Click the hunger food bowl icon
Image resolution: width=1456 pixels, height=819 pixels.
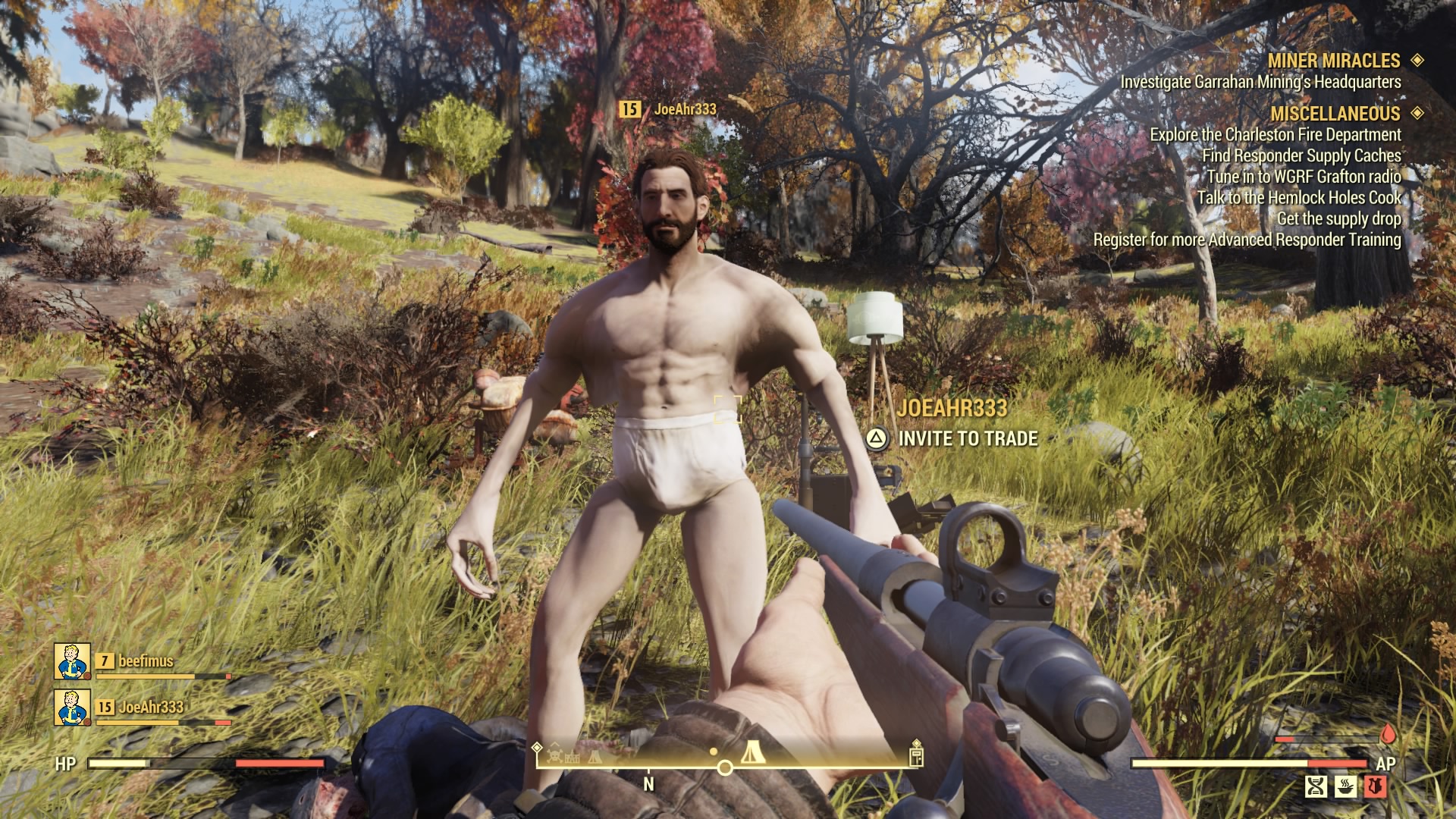click(1345, 787)
